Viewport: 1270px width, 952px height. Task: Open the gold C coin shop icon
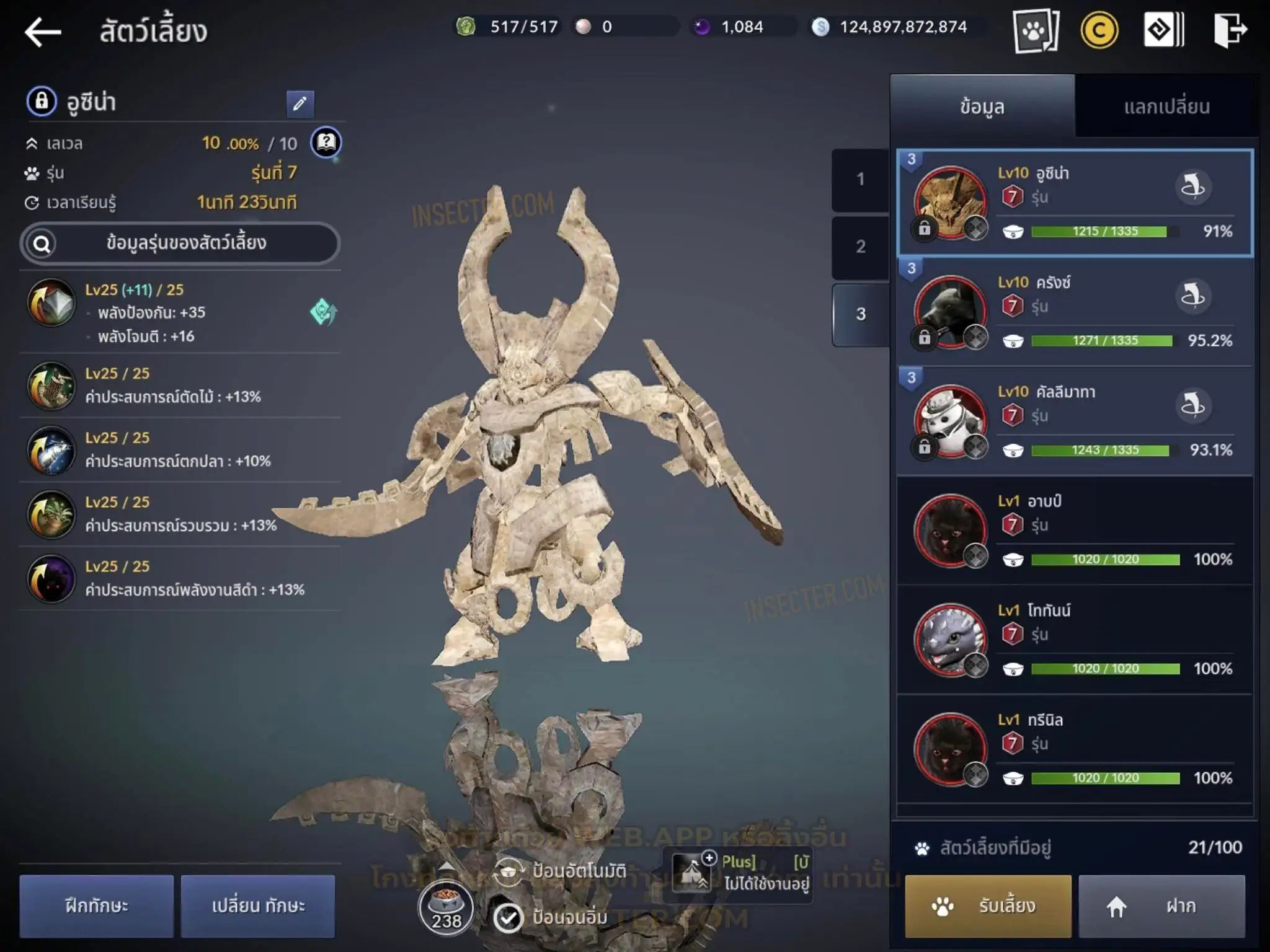[1099, 30]
